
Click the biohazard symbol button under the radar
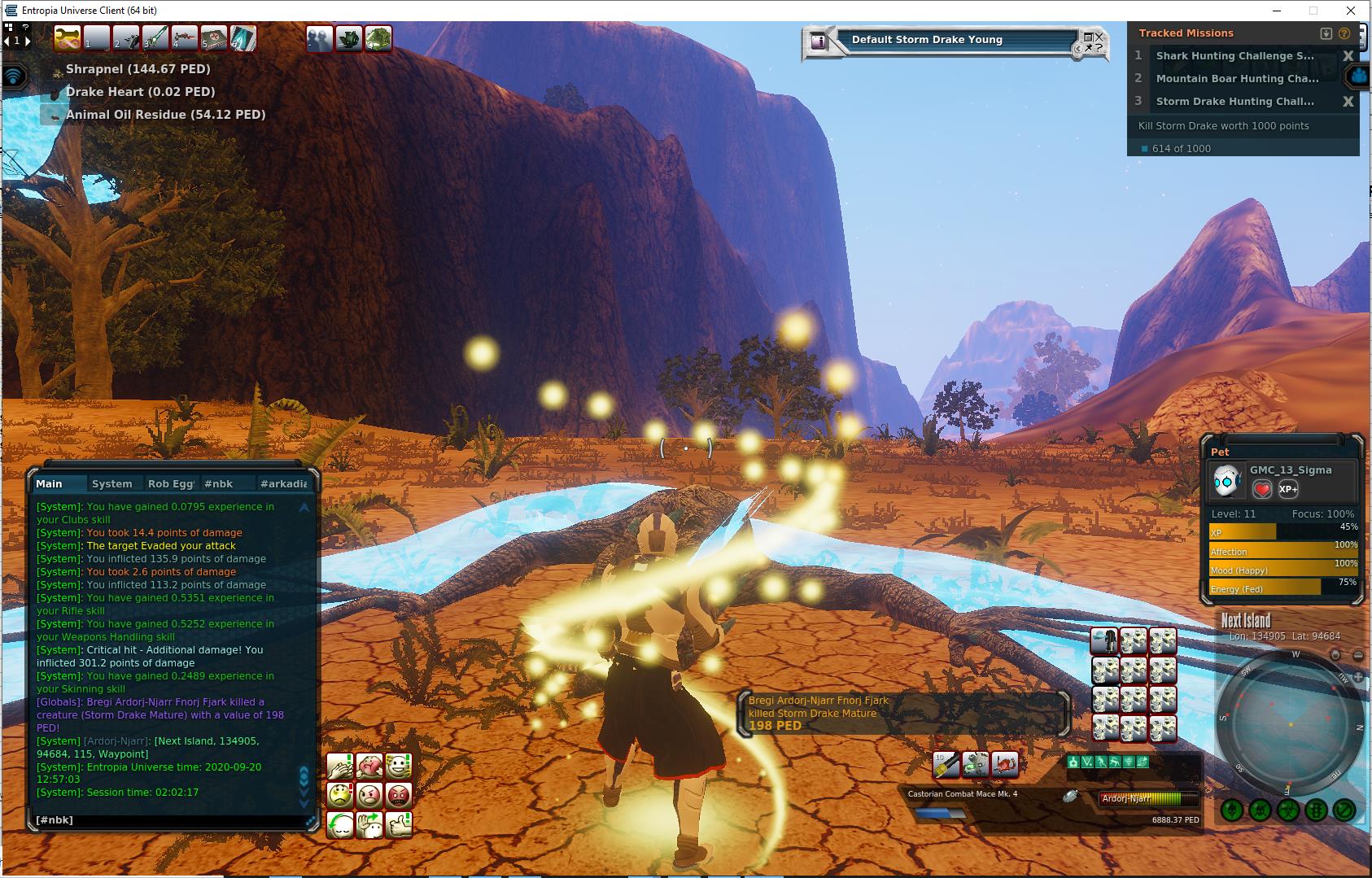1287,810
